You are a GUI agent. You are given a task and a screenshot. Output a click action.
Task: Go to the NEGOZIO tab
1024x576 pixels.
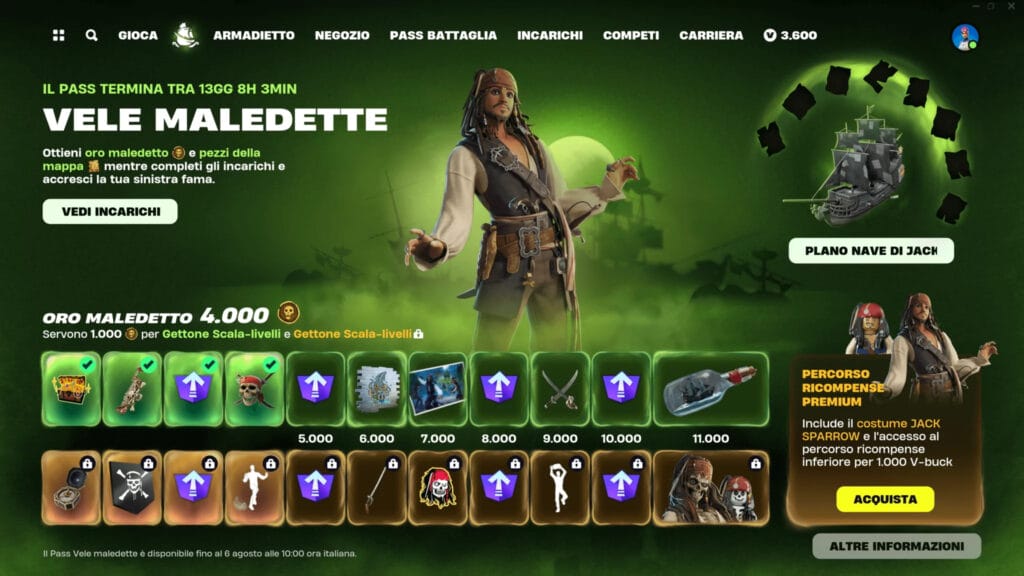(x=342, y=35)
